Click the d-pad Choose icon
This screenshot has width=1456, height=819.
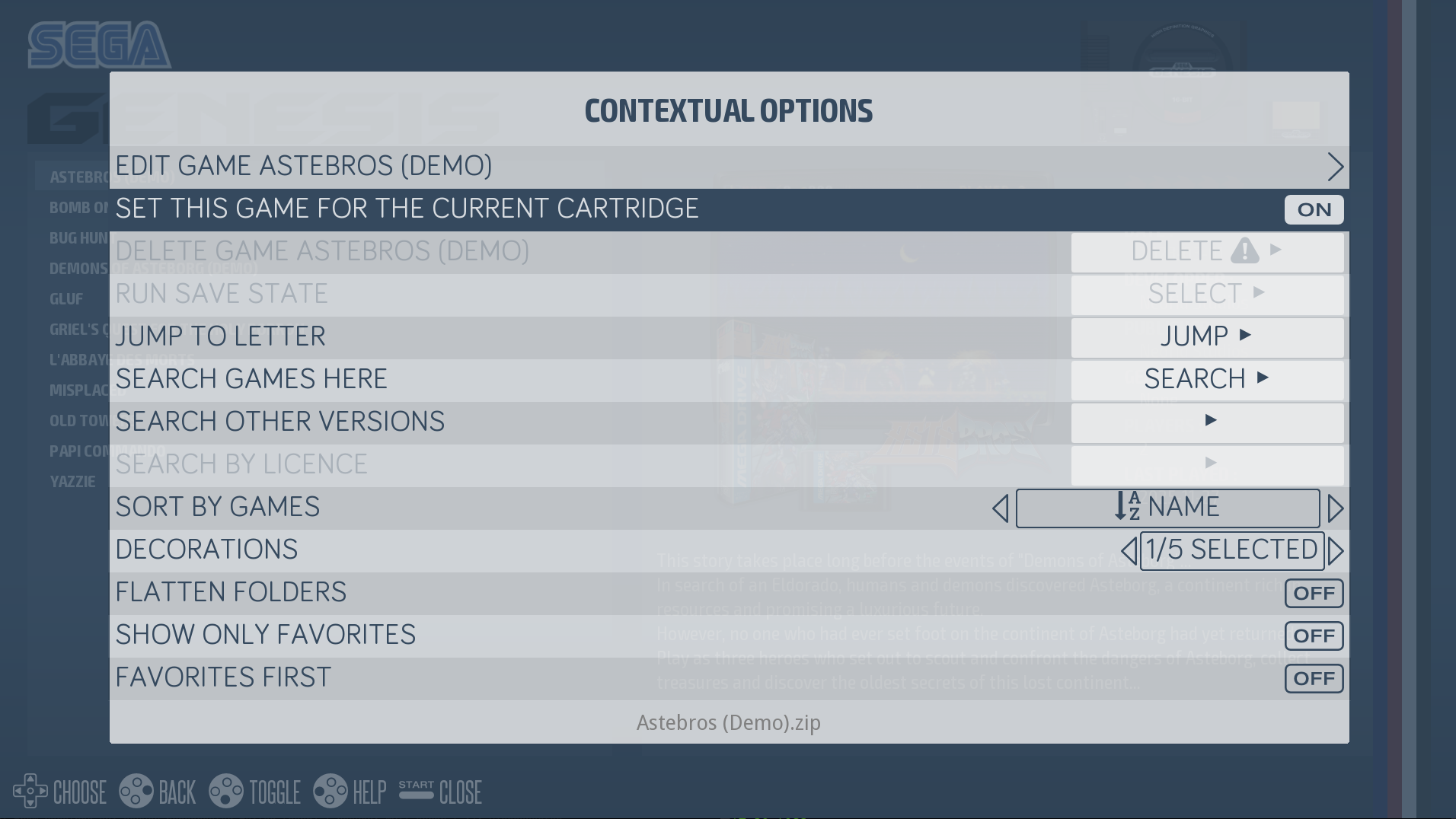(30, 792)
